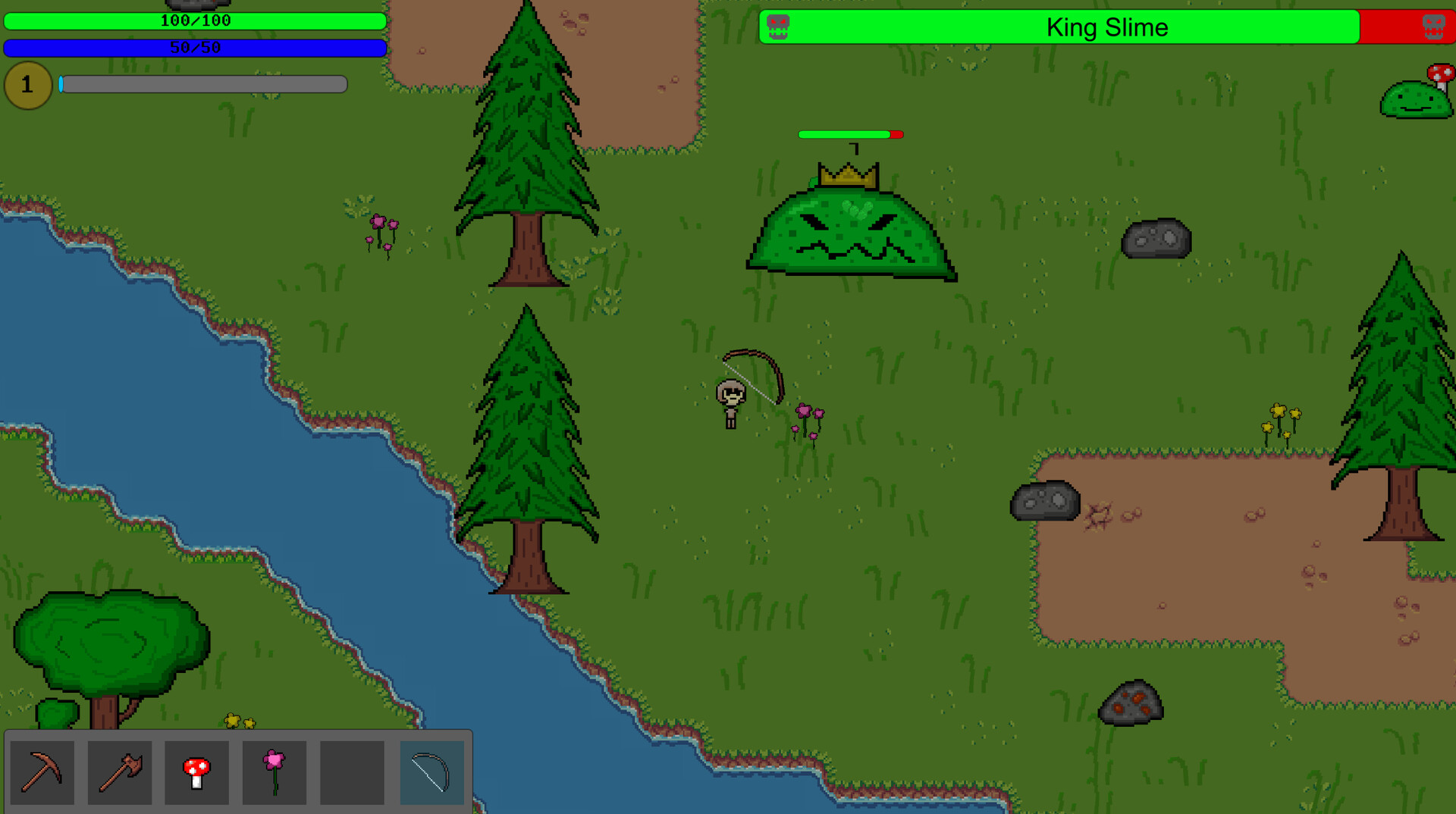The image size is (1456, 814).
Task: Click the 50/50 mana bar
Action: (x=196, y=48)
